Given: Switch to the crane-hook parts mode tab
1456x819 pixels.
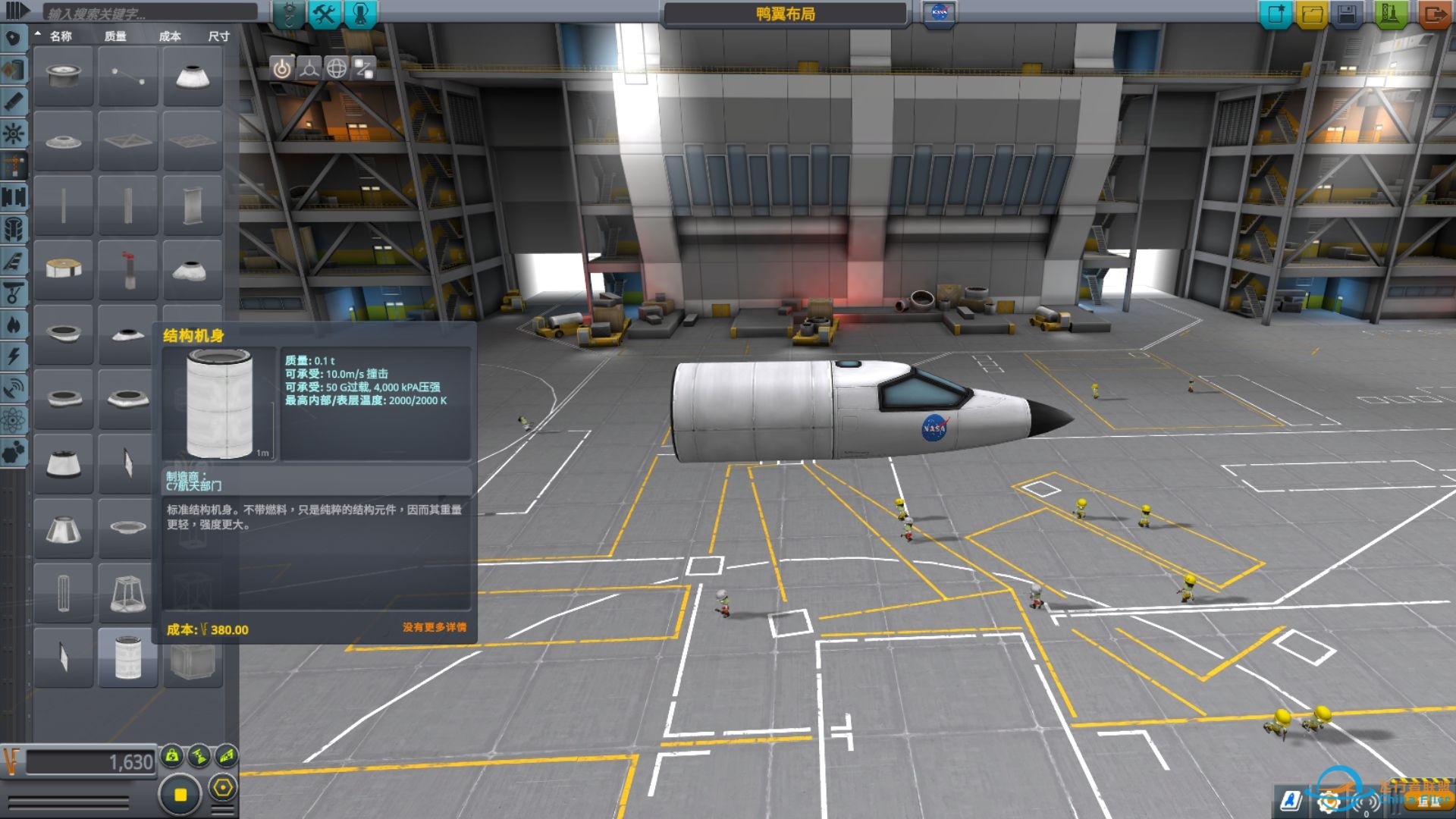Looking at the screenshot, I should point(289,14).
